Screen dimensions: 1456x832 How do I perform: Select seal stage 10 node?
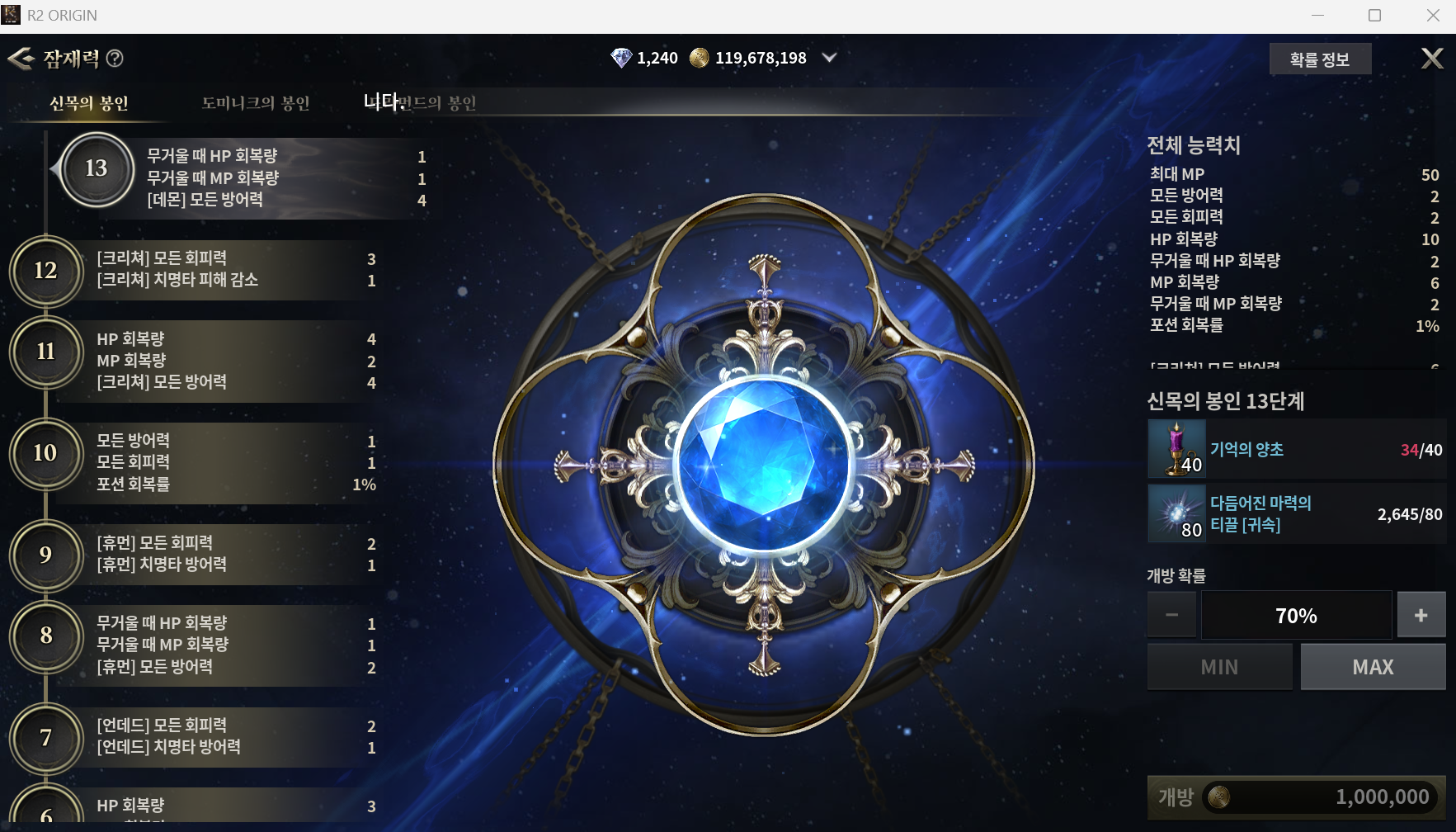click(x=45, y=453)
